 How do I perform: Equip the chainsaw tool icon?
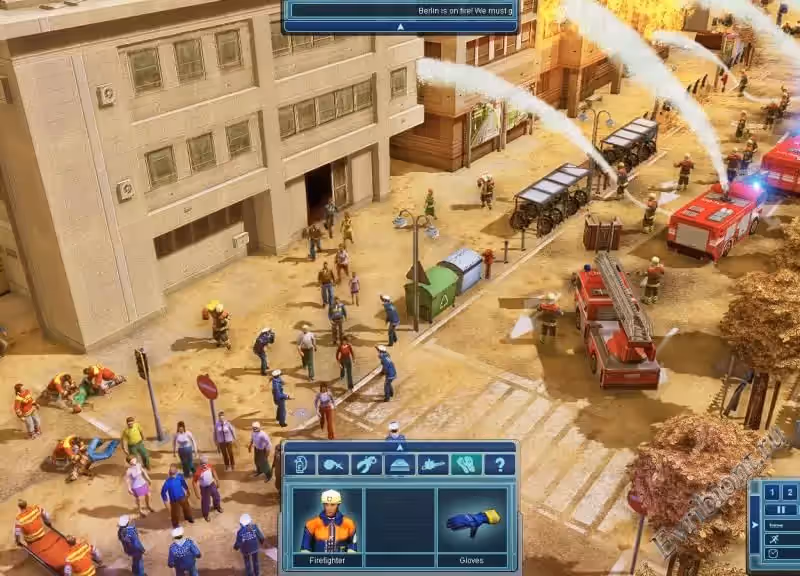[432, 464]
